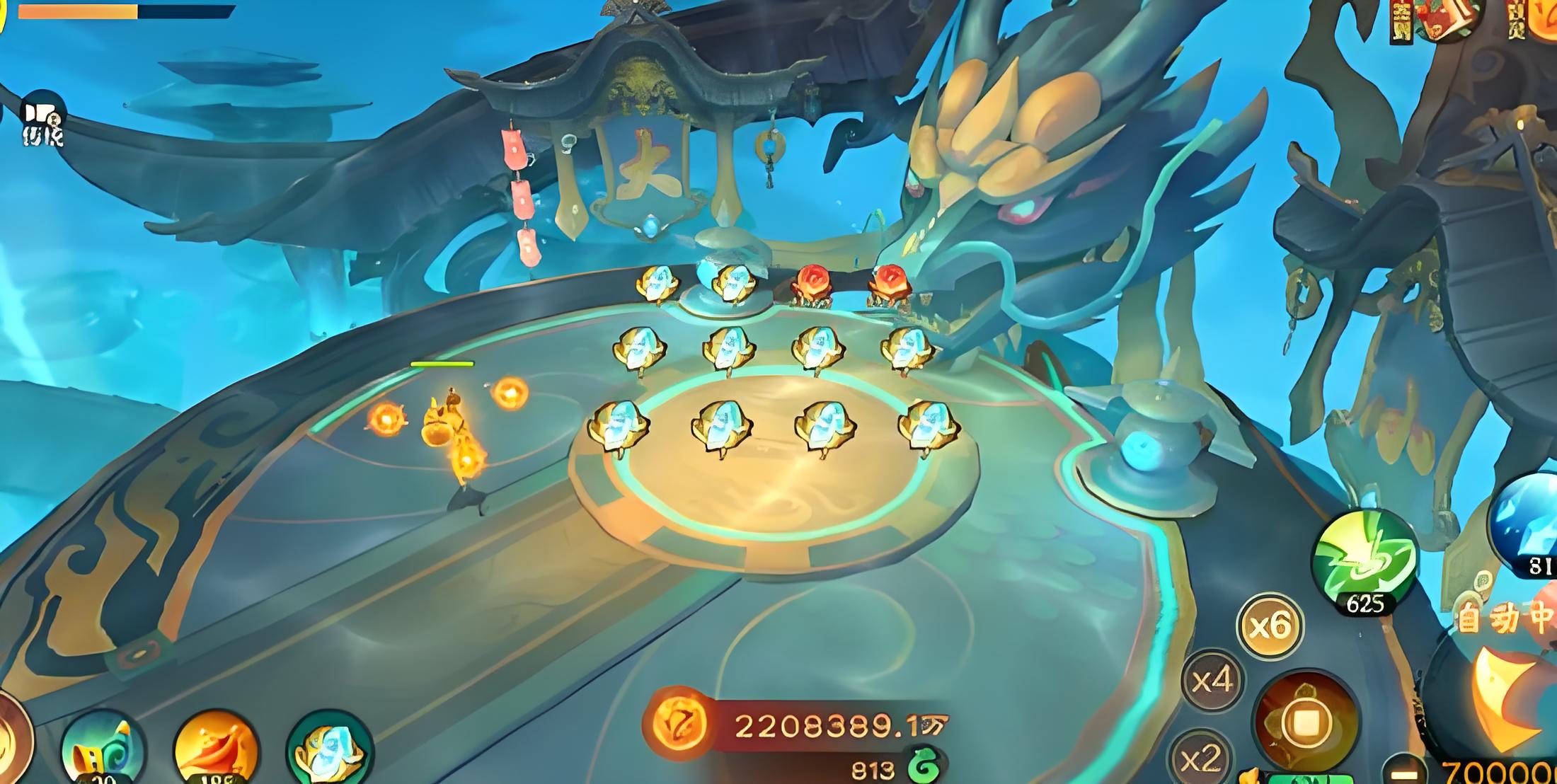This screenshot has height=784, width=1557.
Task: Select the x6 multiplier button
Action: click(1270, 626)
